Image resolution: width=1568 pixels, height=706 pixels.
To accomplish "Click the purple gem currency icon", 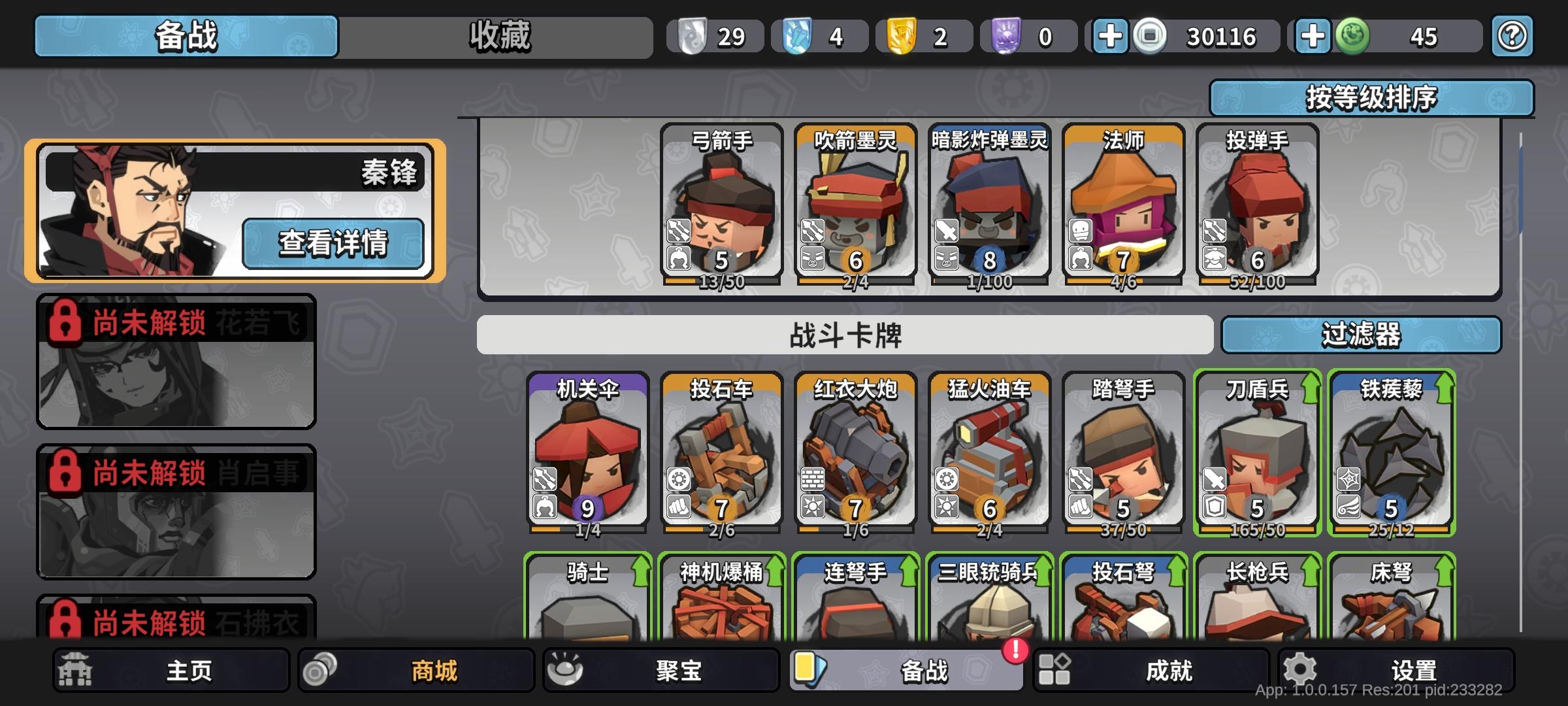I will click(1009, 37).
